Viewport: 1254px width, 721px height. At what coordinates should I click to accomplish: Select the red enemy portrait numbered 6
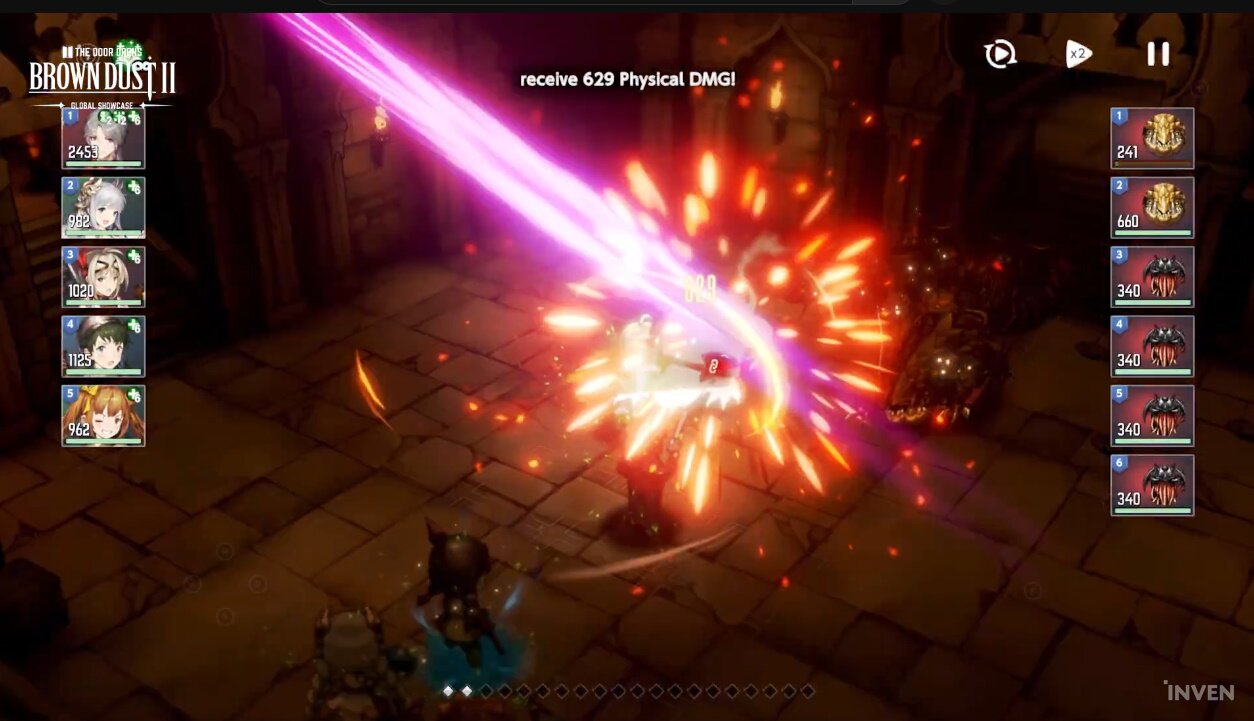click(1152, 485)
